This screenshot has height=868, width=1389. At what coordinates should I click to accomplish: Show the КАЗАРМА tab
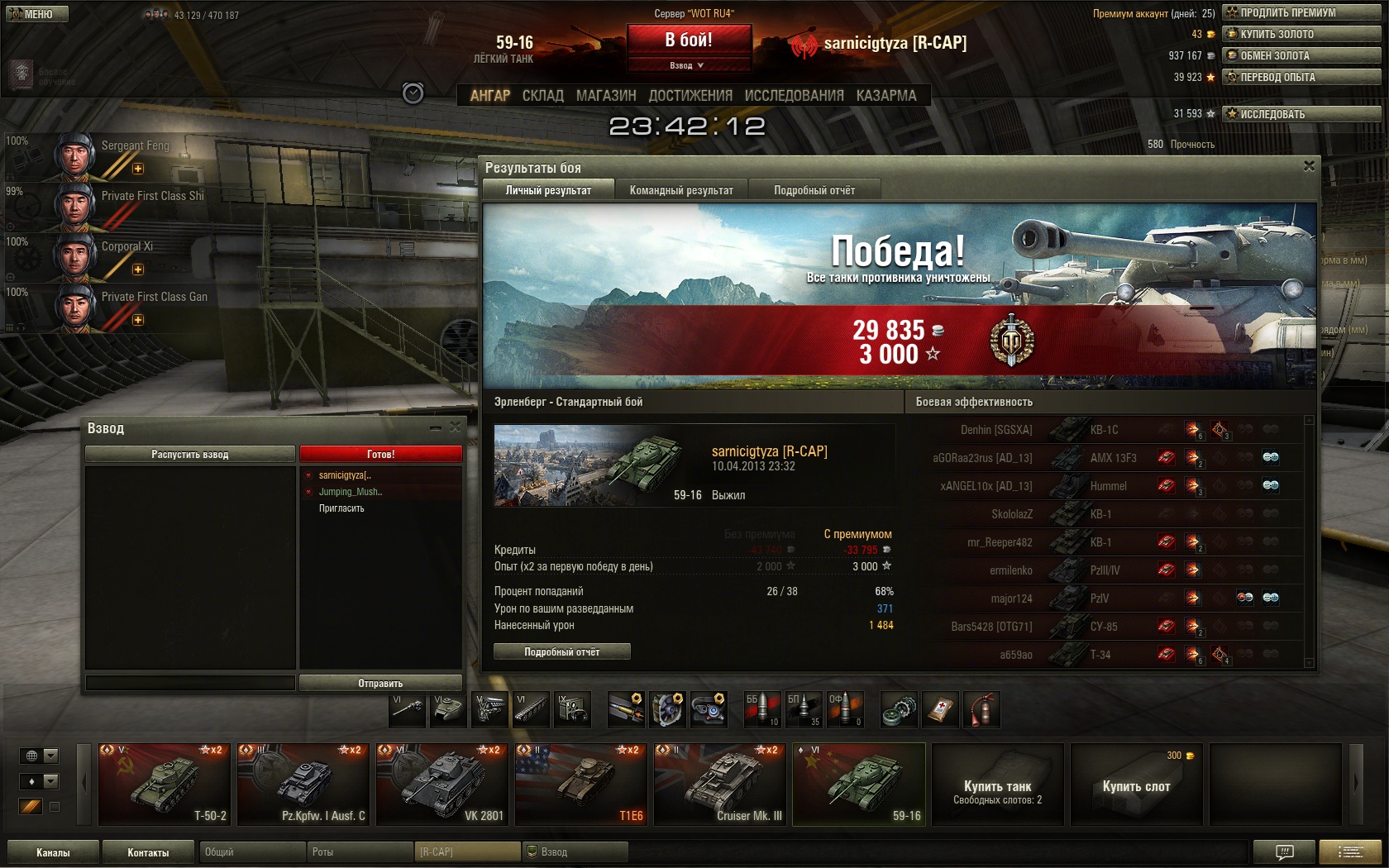click(886, 96)
